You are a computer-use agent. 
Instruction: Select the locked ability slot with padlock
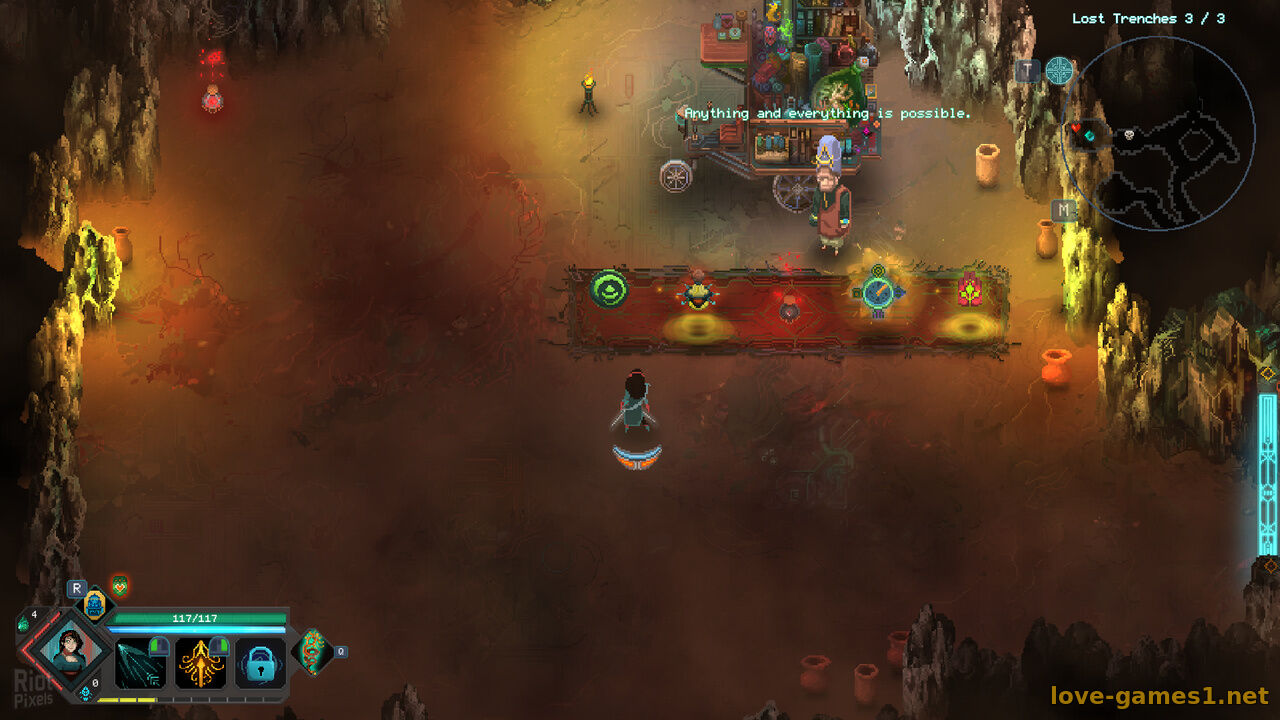(x=260, y=664)
